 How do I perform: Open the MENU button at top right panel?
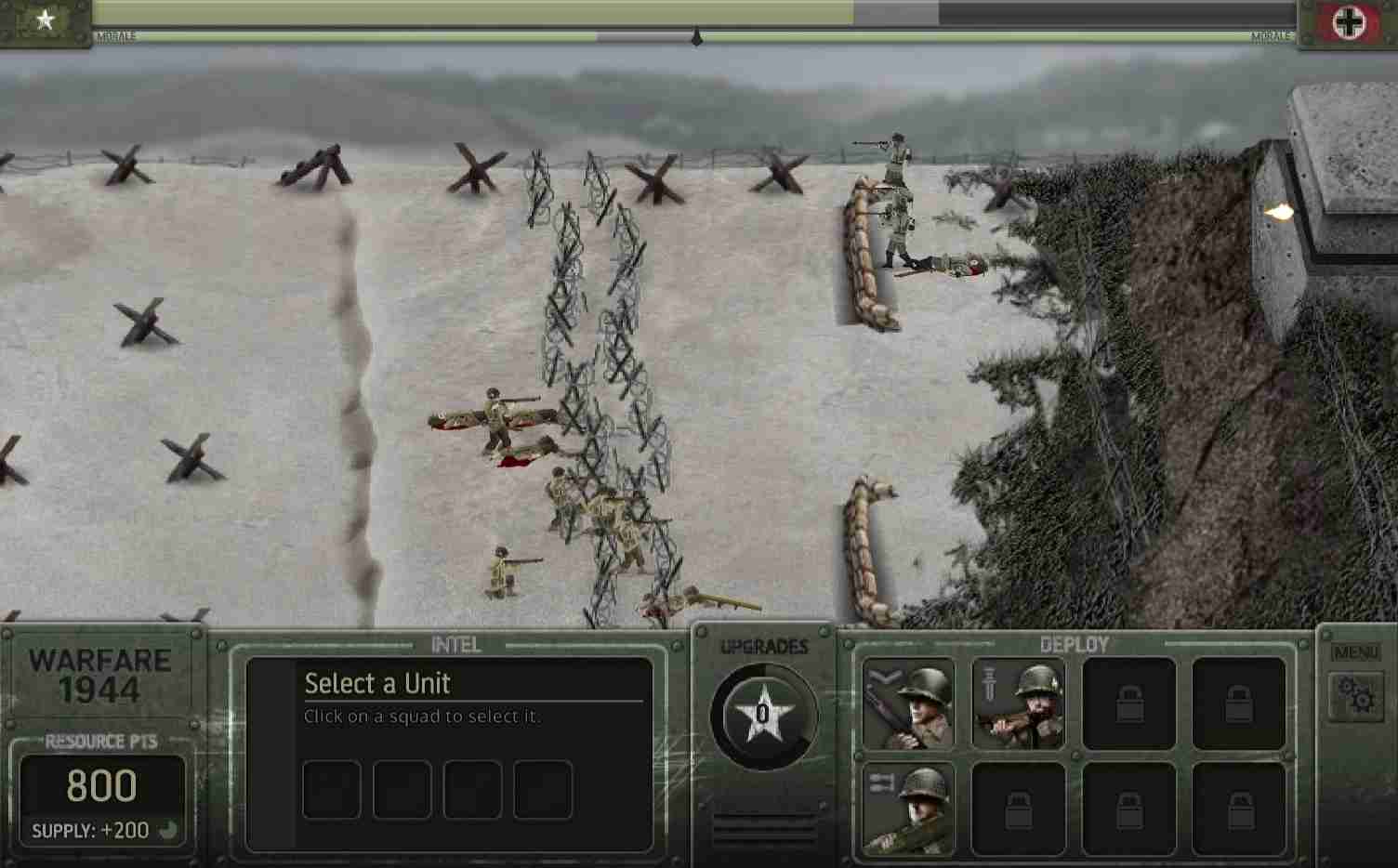coord(1356,651)
